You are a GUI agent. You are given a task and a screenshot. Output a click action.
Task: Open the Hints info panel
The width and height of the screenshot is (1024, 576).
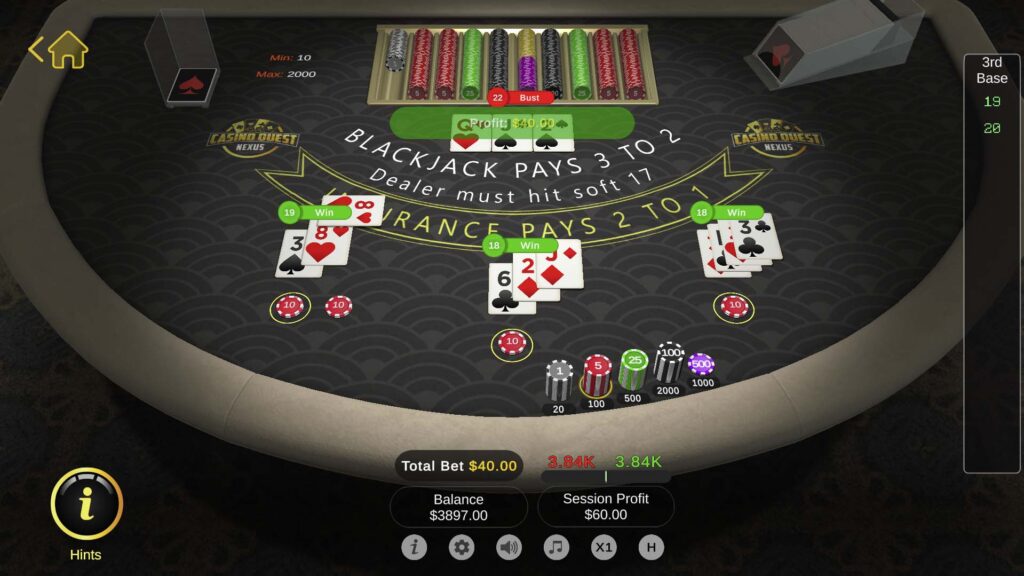pos(86,504)
